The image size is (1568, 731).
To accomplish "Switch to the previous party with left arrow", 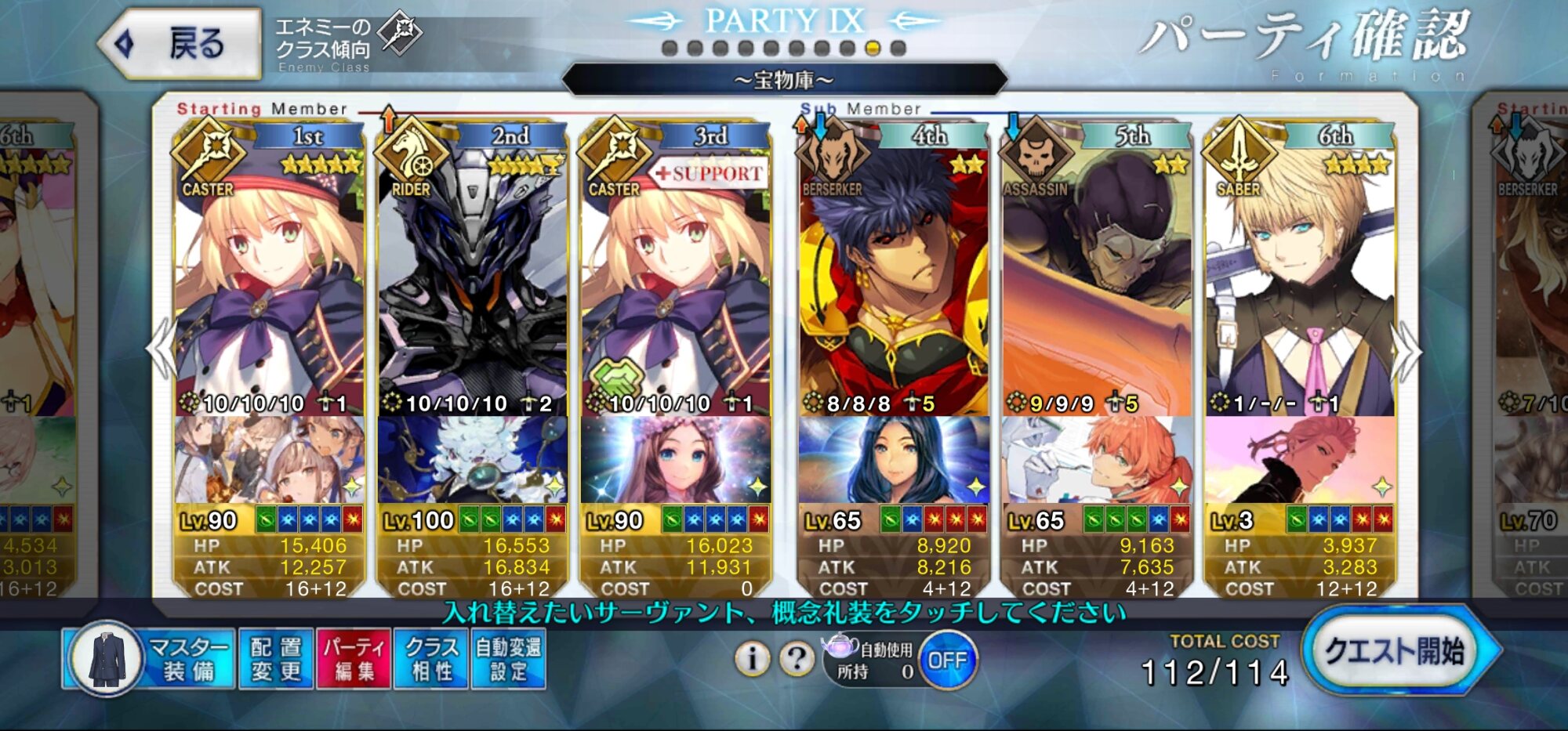I will [x=161, y=353].
